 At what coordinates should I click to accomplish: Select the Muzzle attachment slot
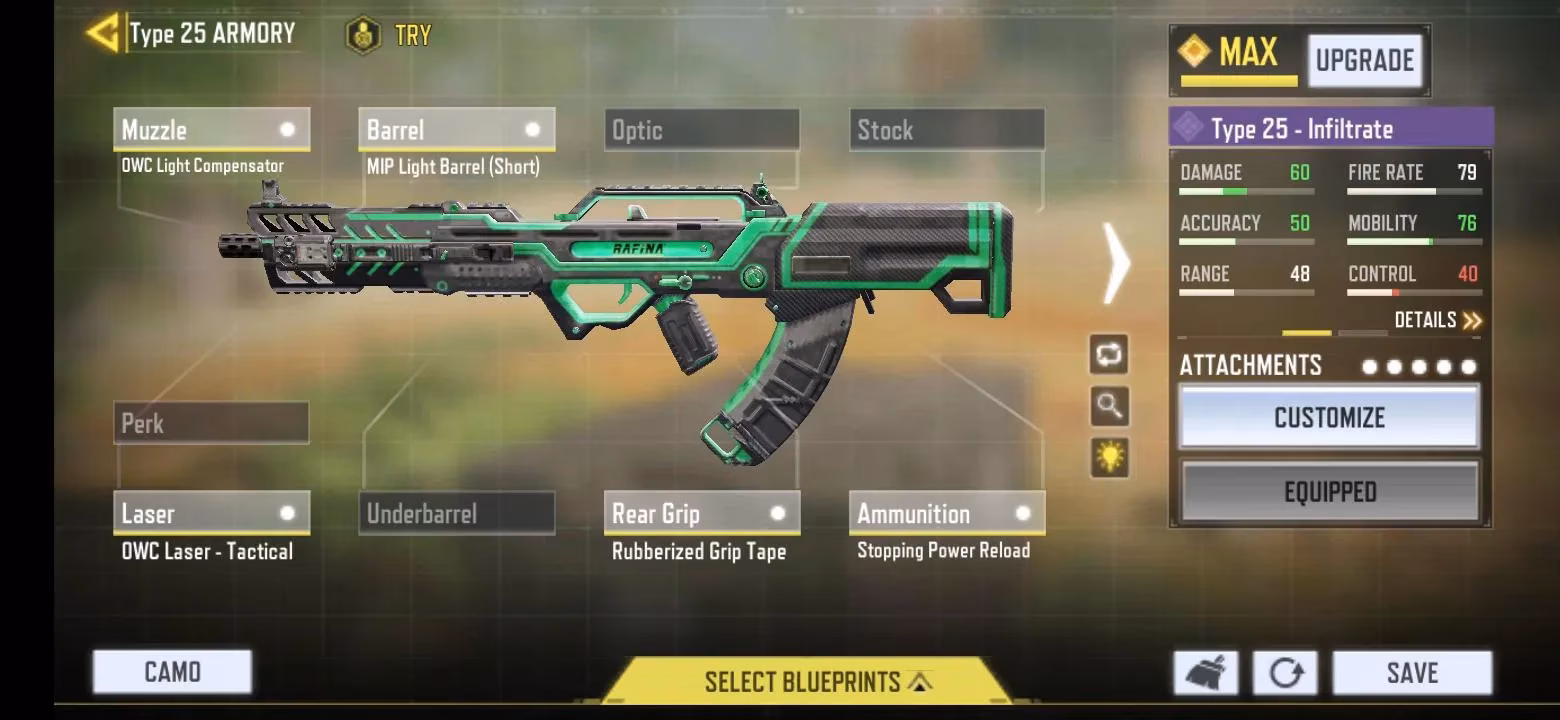pyautogui.click(x=210, y=129)
